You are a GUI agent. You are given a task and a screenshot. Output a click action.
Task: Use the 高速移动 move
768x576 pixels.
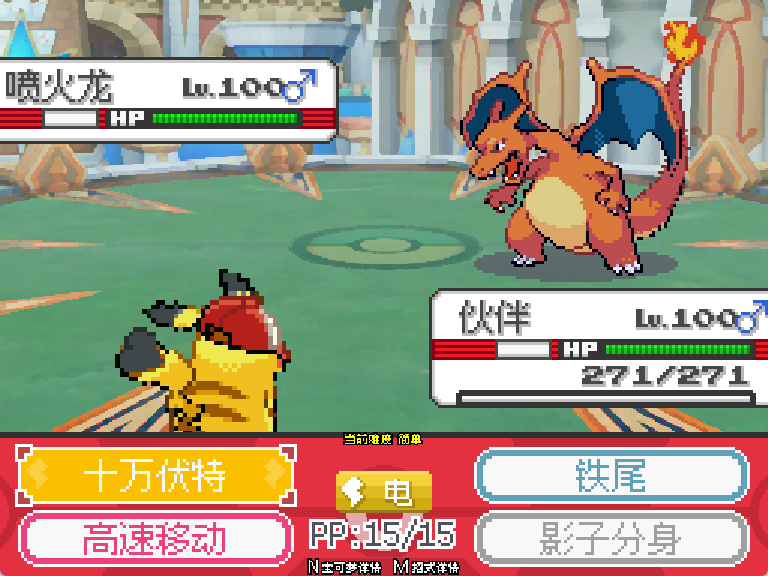tap(155, 538)
